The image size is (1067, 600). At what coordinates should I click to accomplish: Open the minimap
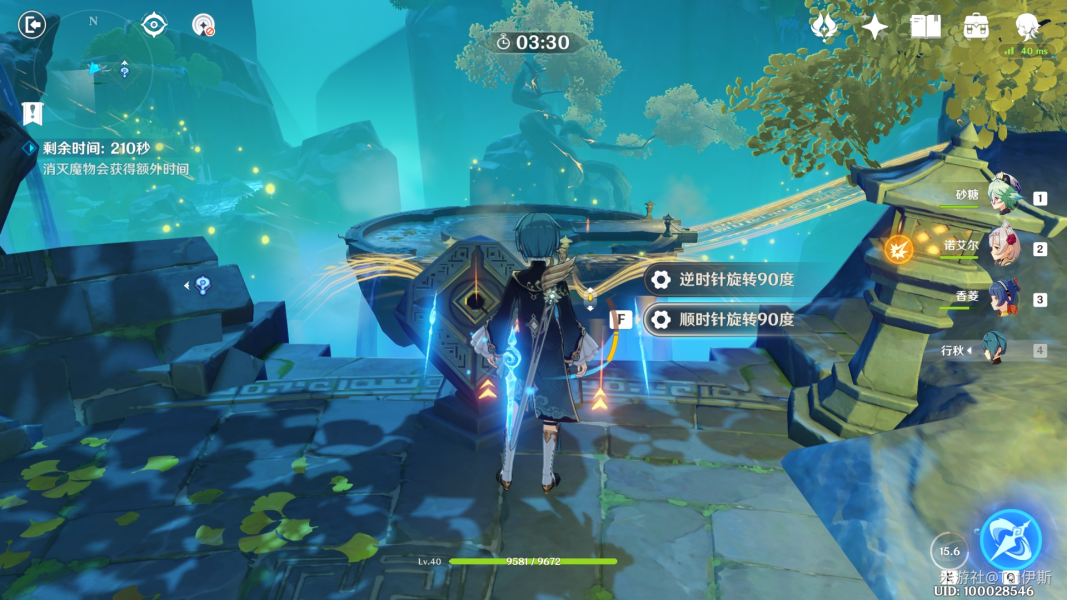(94, 68)
